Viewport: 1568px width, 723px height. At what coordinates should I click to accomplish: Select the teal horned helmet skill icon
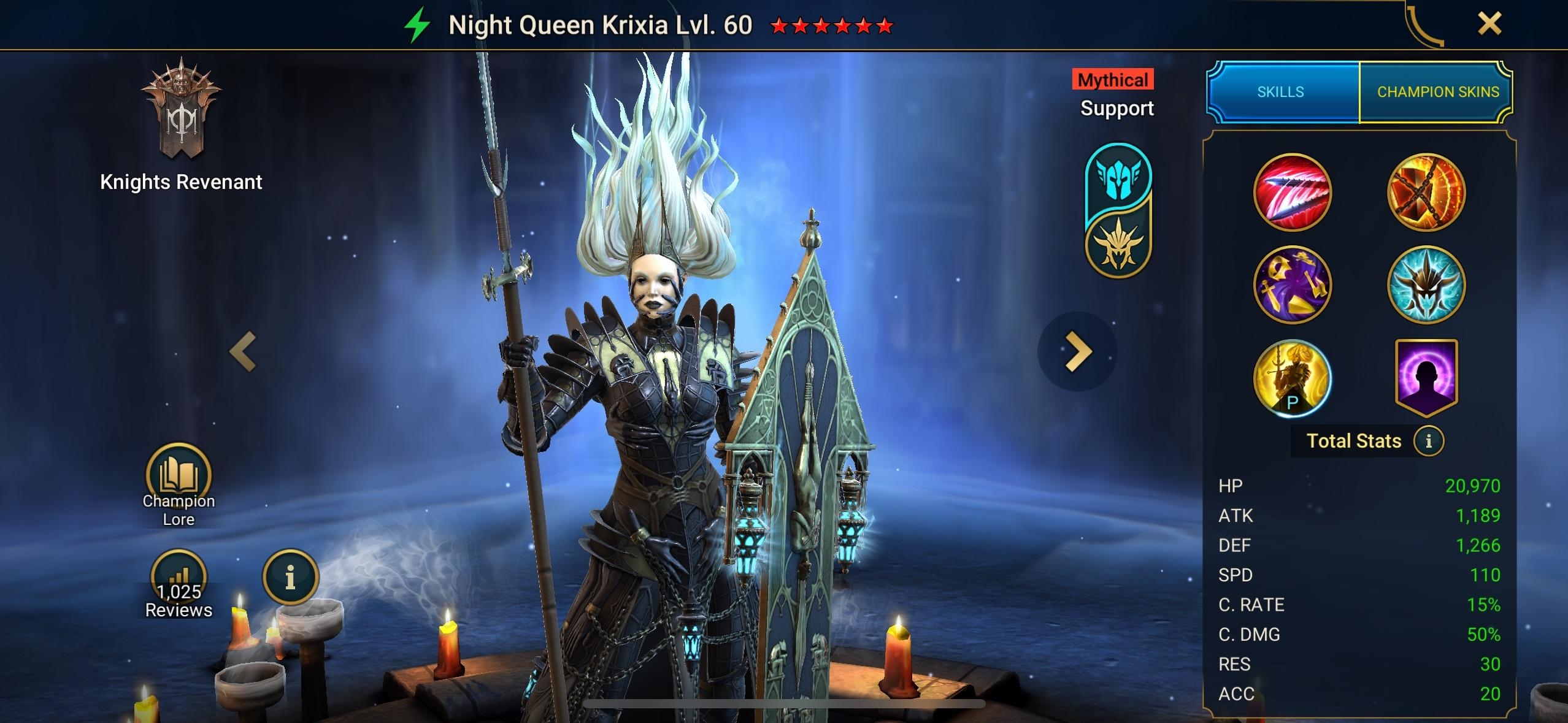(x=1426, y=285)
